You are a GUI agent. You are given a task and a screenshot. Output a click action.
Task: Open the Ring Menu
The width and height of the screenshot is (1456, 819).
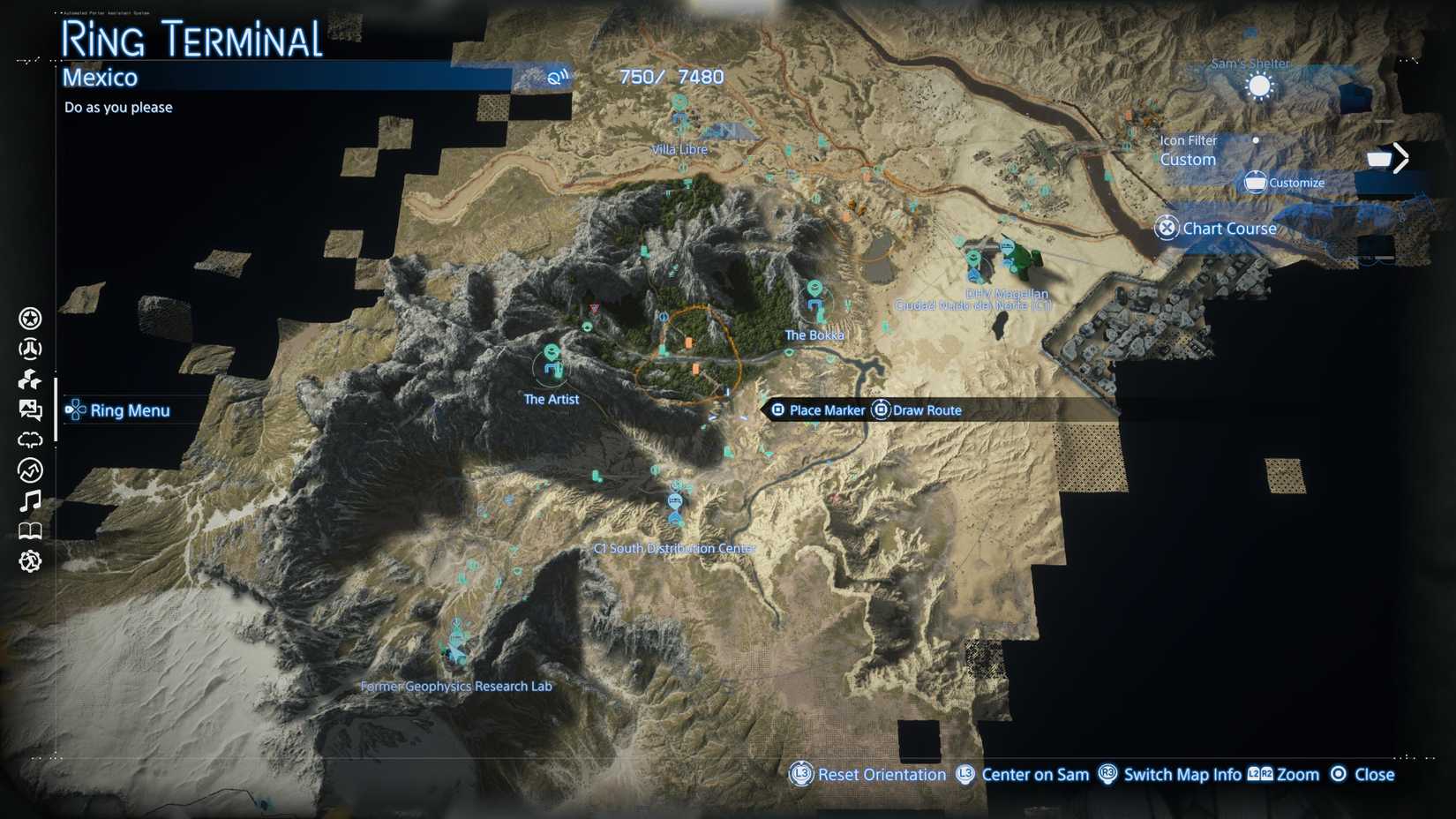tap(119, 409)
